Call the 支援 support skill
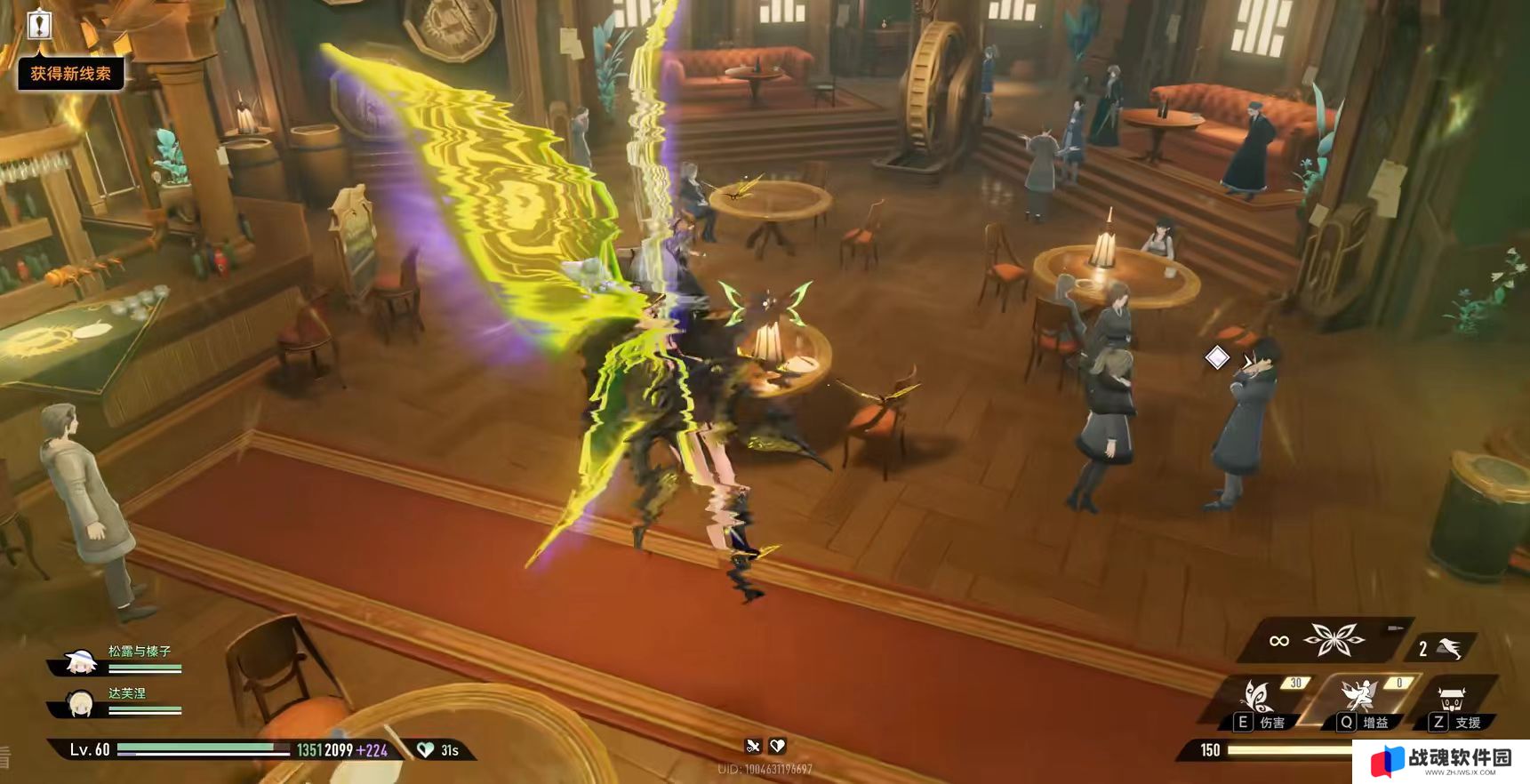This screenshot has height=784, width=1530. point(1453,700)
